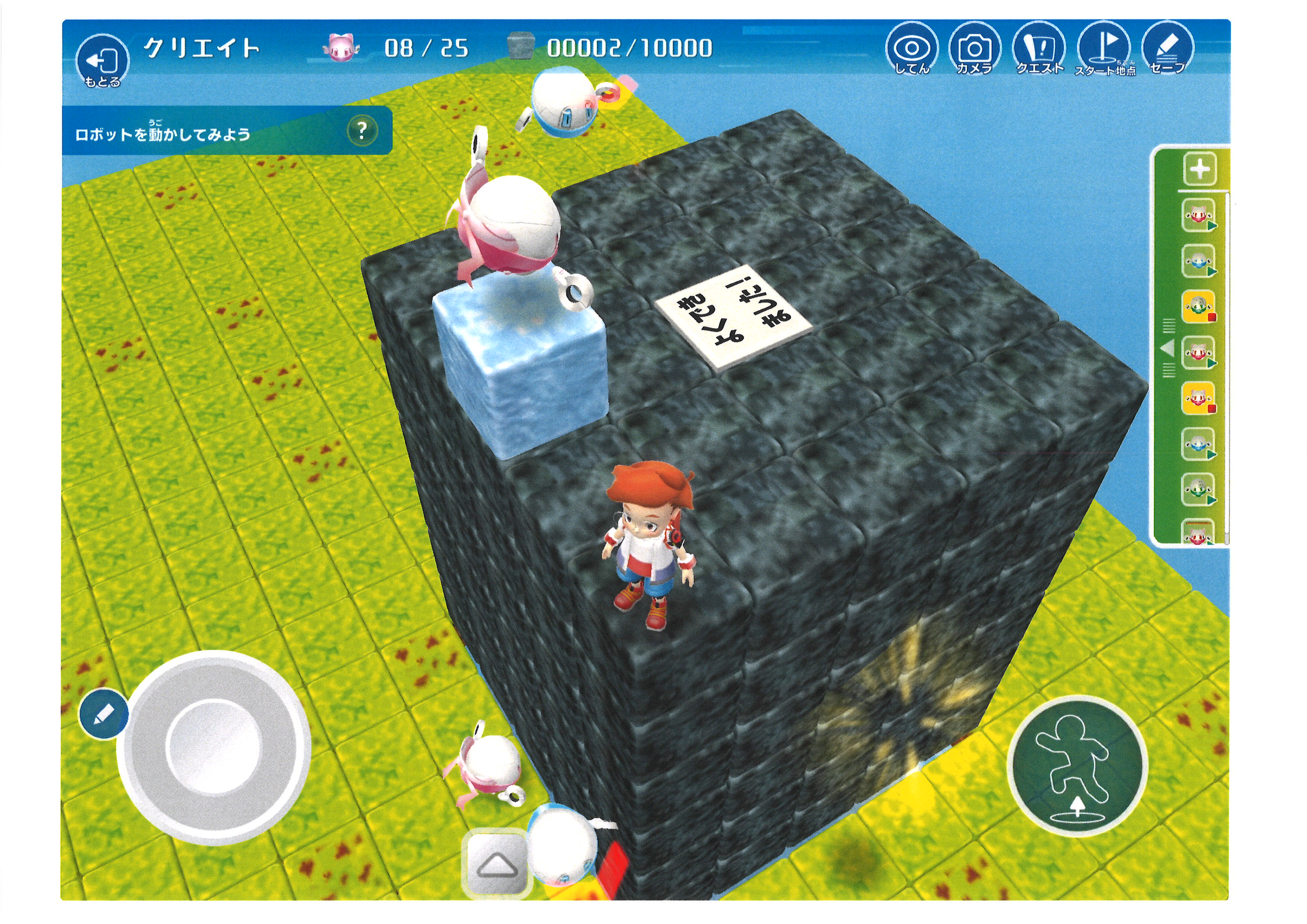The image size is (1307, 924).
Task: Activate the jump action button
Action: [x=1076, y=765]
